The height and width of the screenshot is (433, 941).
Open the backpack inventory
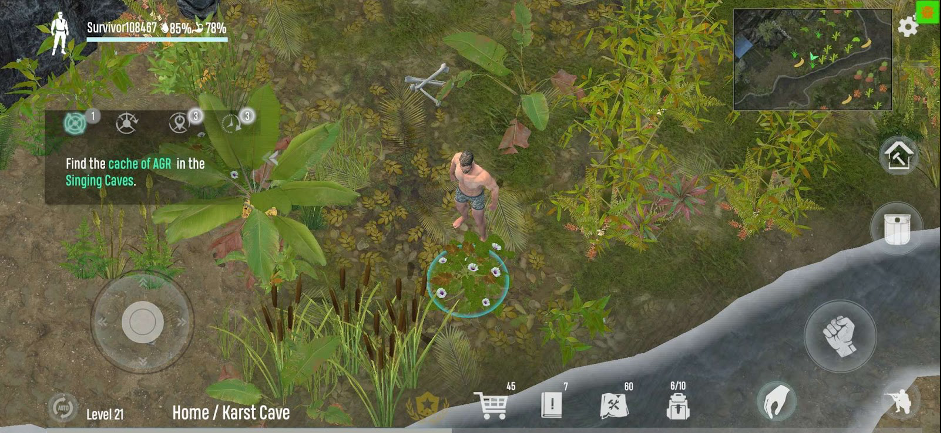[x=677, y=405]
